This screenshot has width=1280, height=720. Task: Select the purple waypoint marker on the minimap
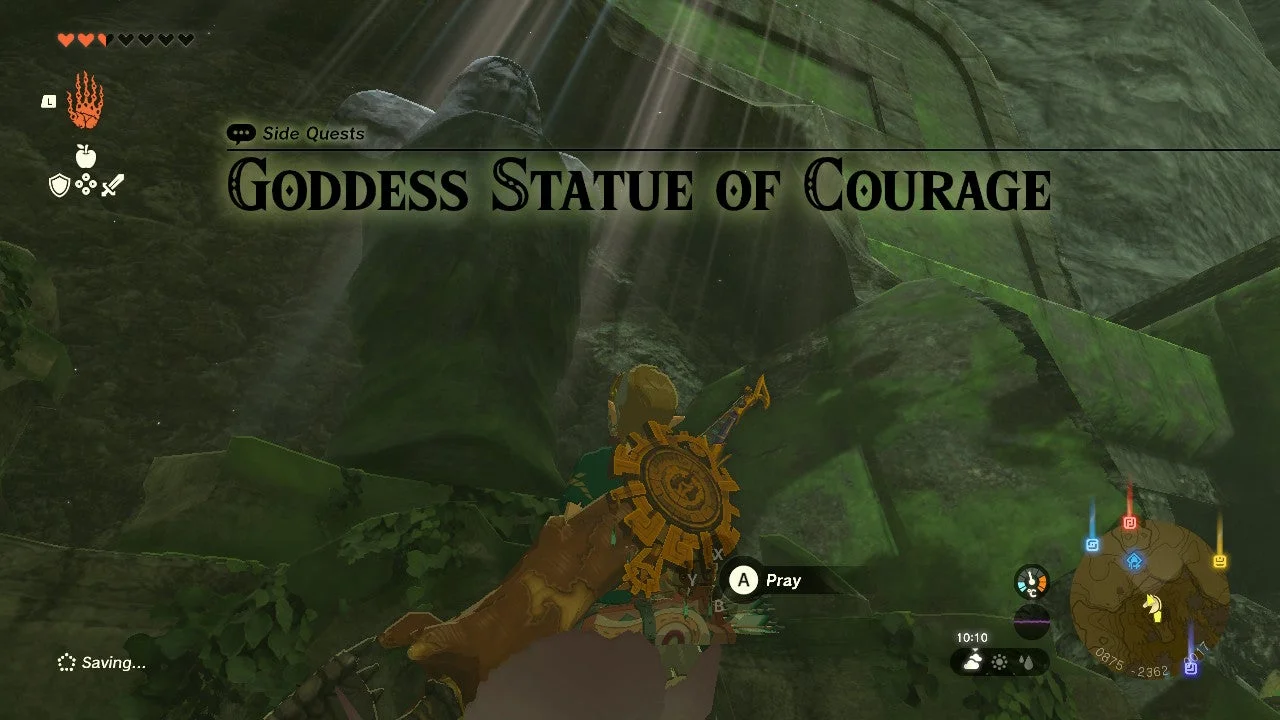1190,668
